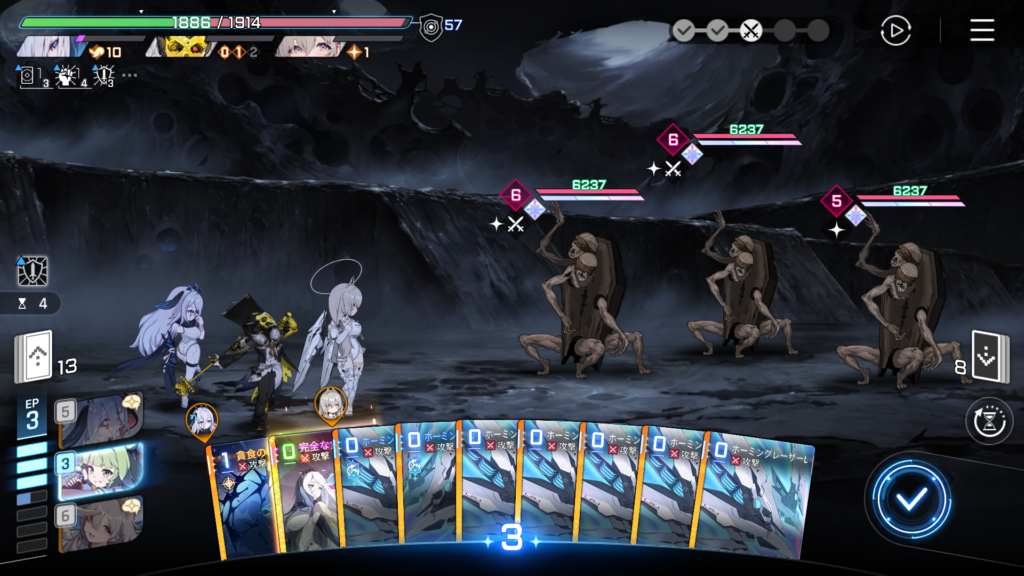Open the draw pile showing 13 cards

coord(33,358)
